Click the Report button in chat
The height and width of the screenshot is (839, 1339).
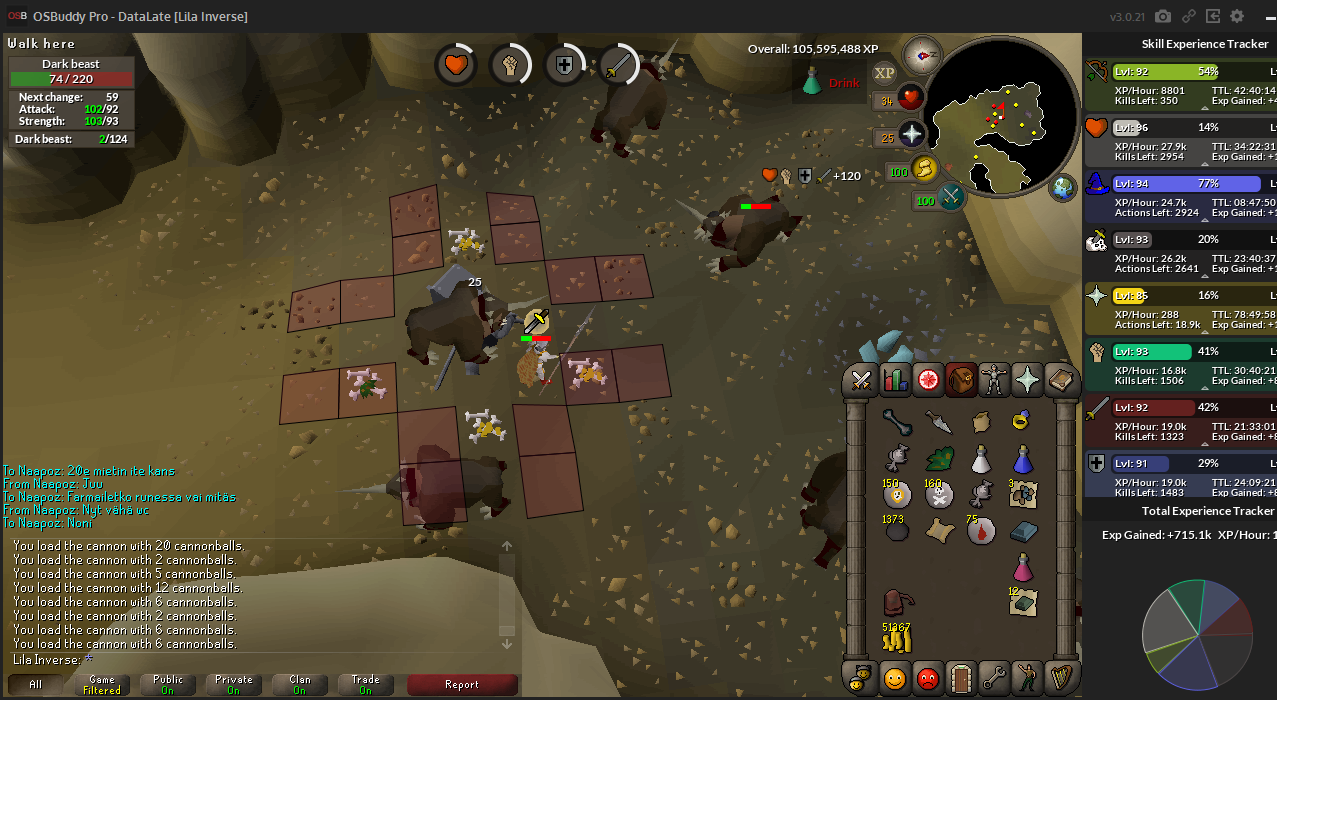[462, 685]
